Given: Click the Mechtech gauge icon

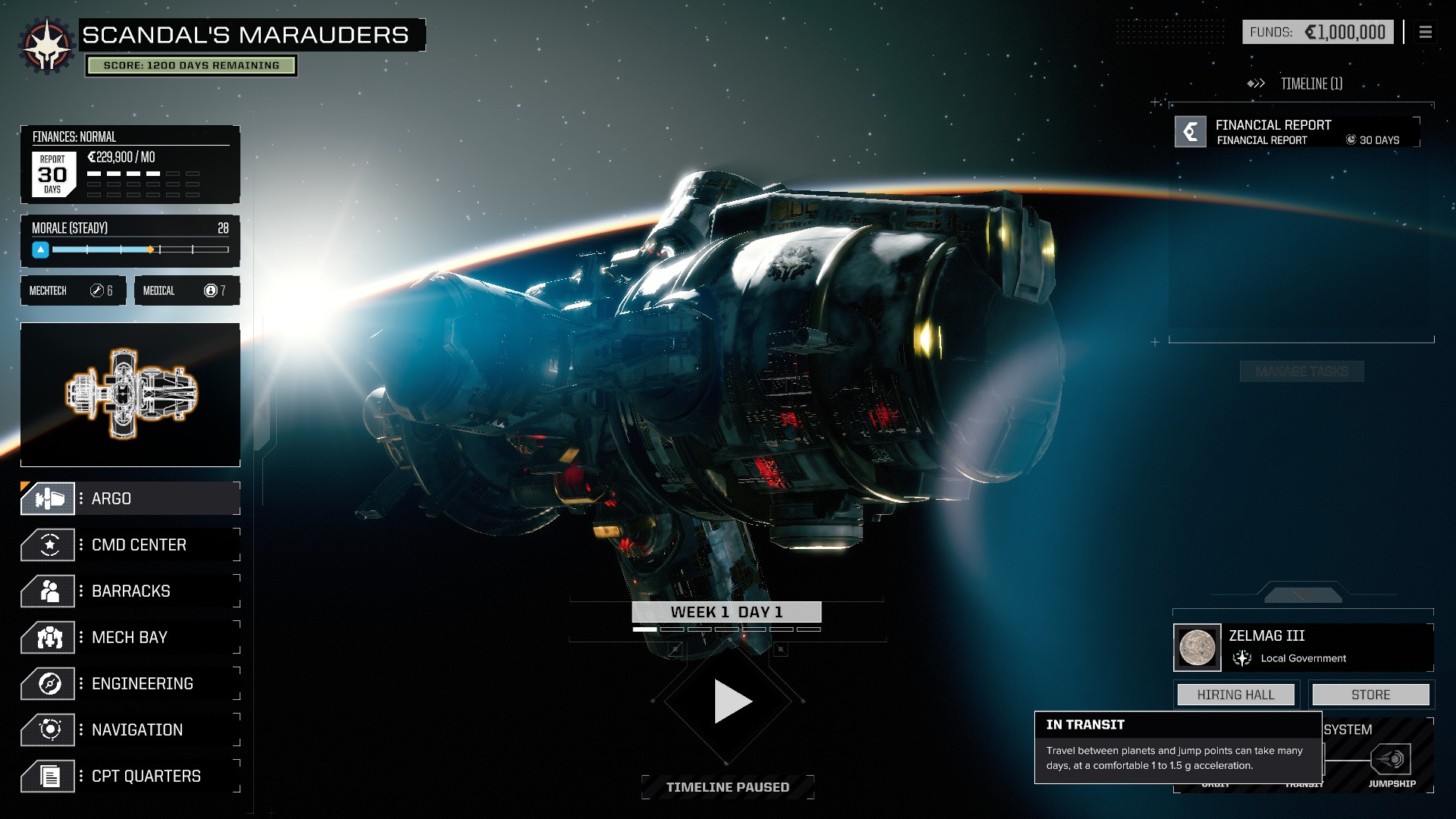Looking at the screenshot, I should coord(97,290).
